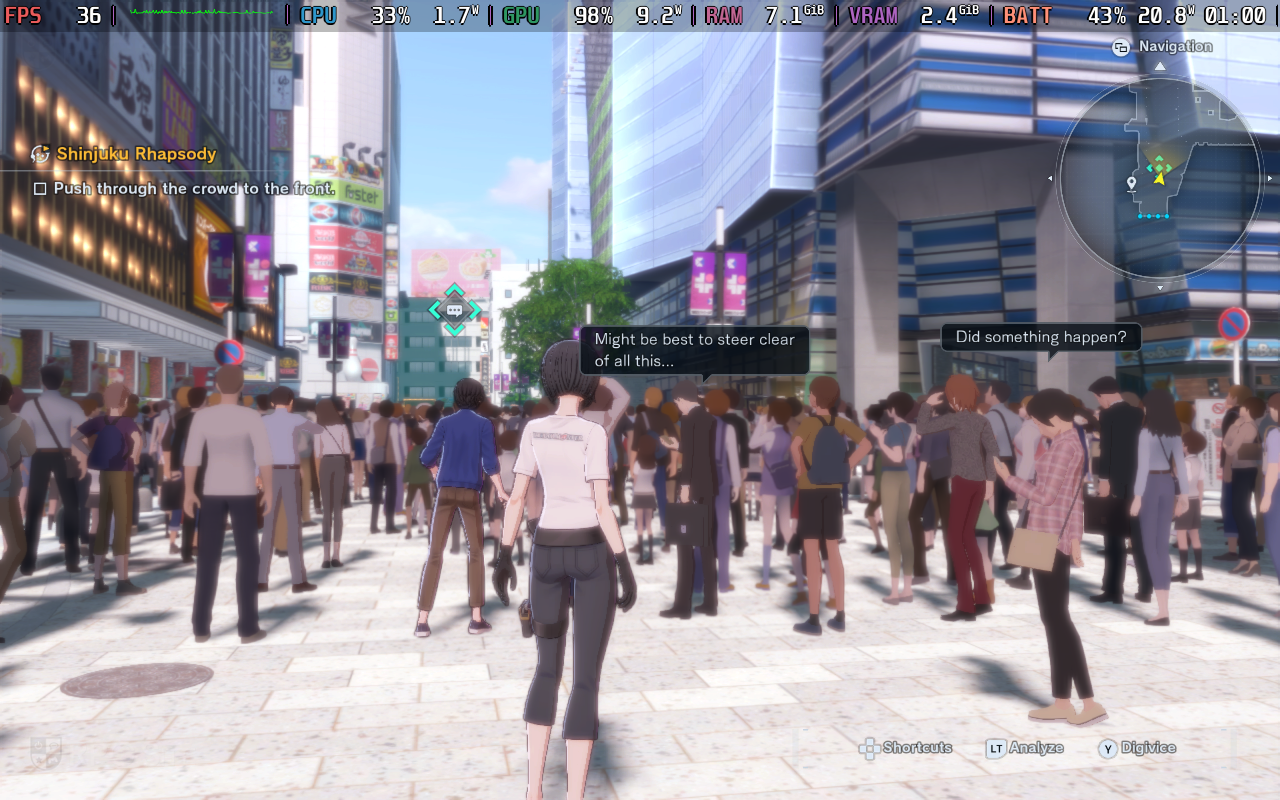Click the teal speech-bubble interaction marker
The height and width of the screenshot is (800, 1280).
454,310
